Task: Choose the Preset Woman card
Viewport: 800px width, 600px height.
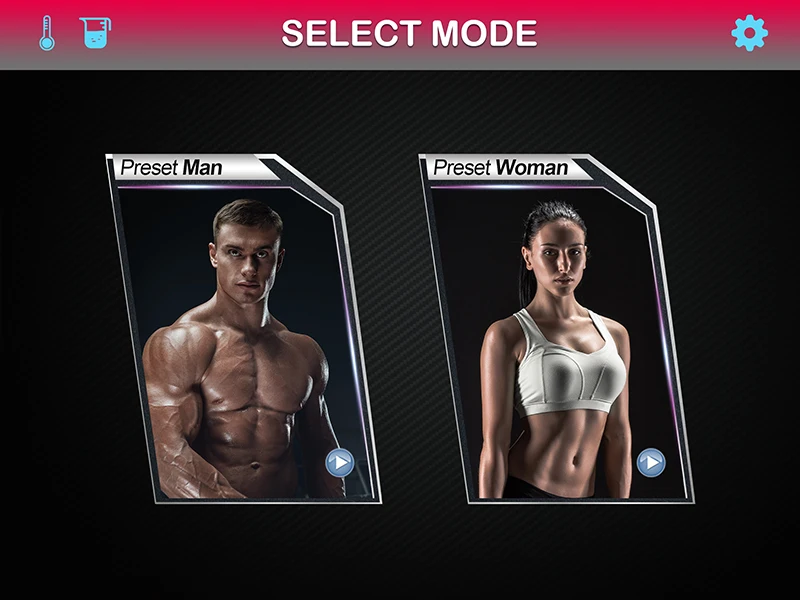Action: point(555,330)
